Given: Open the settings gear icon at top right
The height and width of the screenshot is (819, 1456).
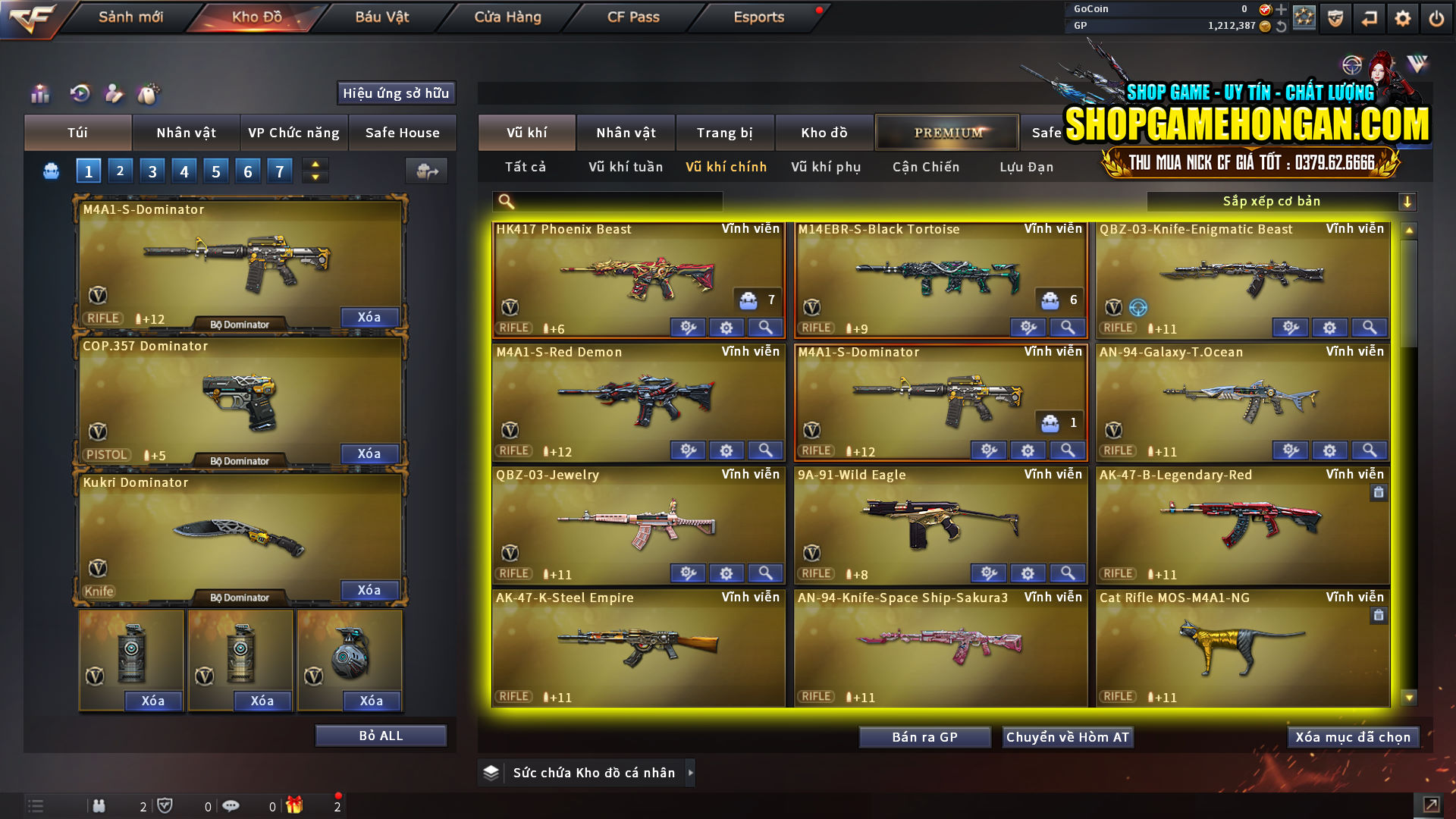Looking at the screenshot, I should (x=1402, y=17).
